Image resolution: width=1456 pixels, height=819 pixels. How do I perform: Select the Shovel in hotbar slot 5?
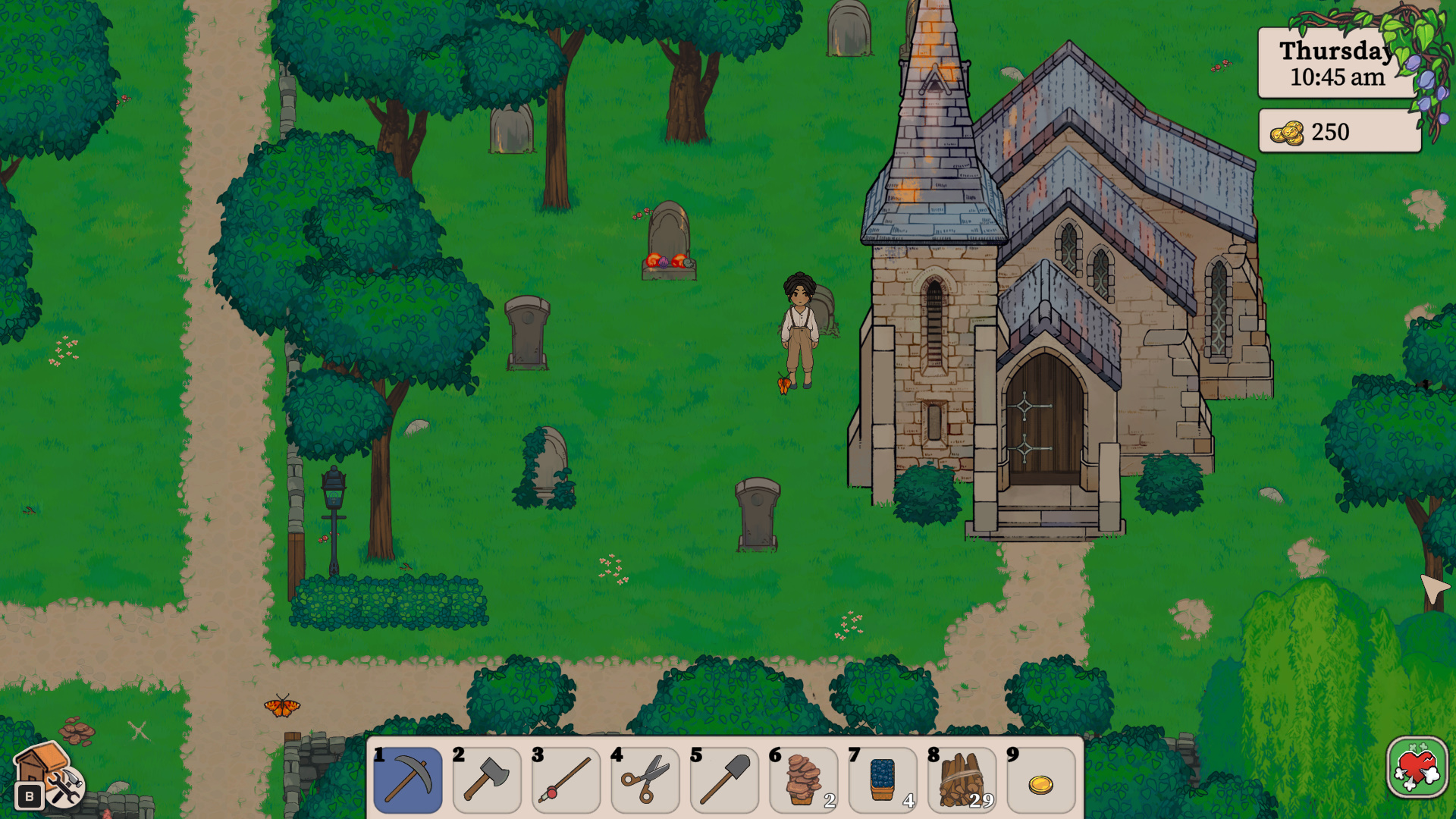click(724, 781)
